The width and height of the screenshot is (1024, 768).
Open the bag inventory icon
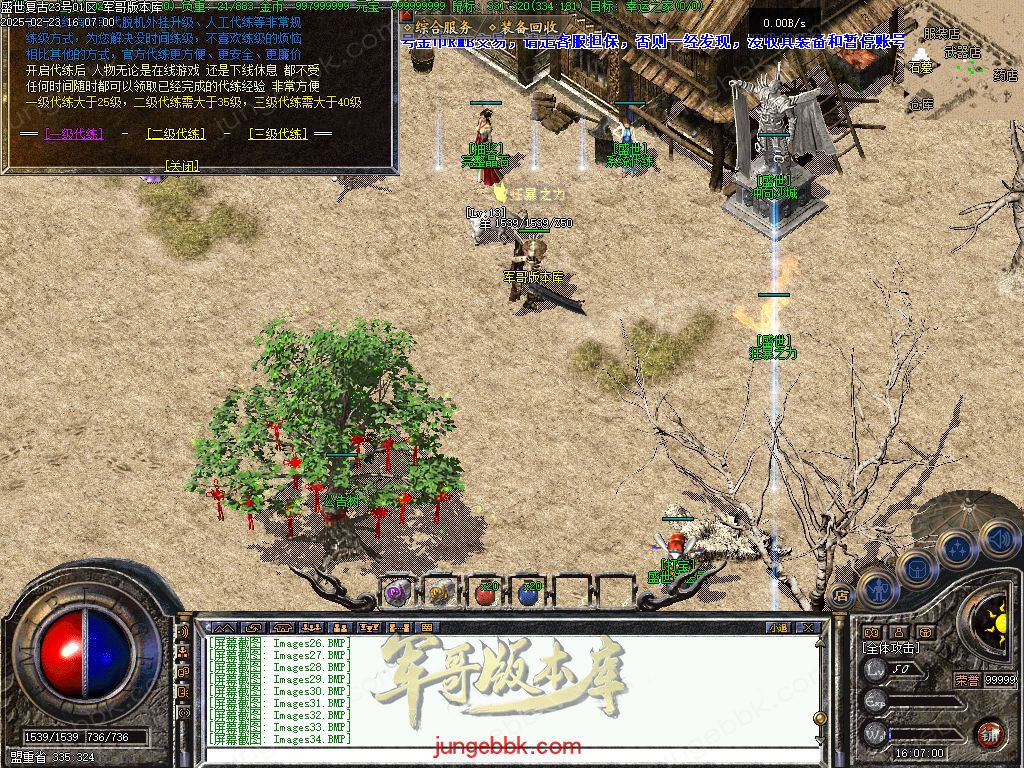917,566
